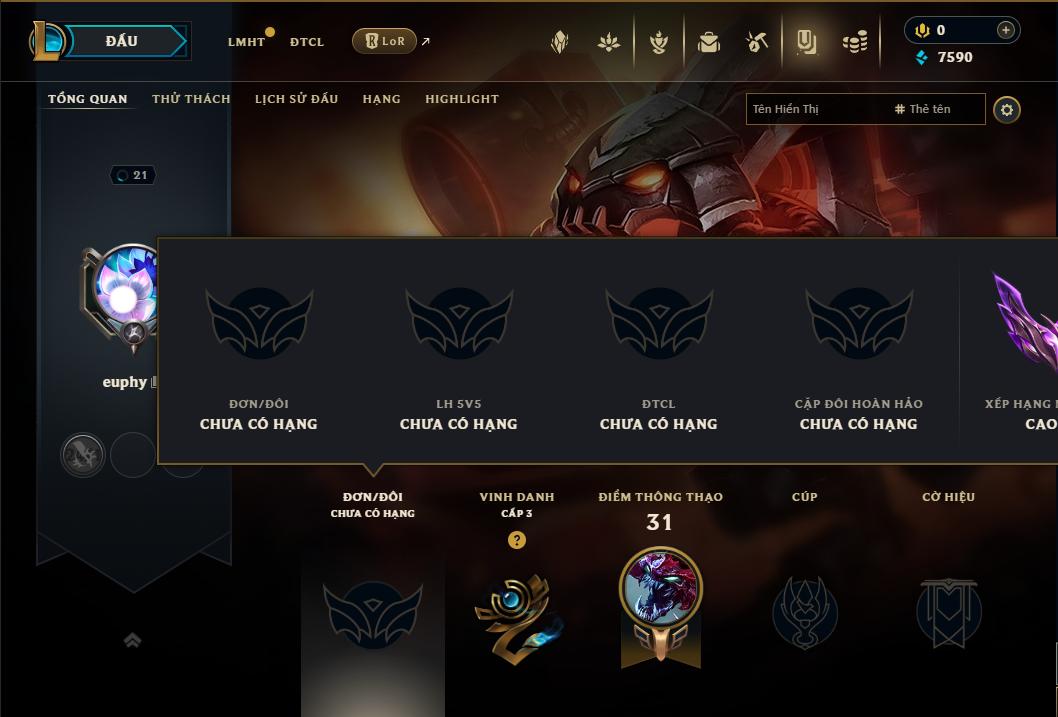View the Lịch Sử Đấu tab
The height and width of the screenshot is (717, 1058).
pos(296,99)
